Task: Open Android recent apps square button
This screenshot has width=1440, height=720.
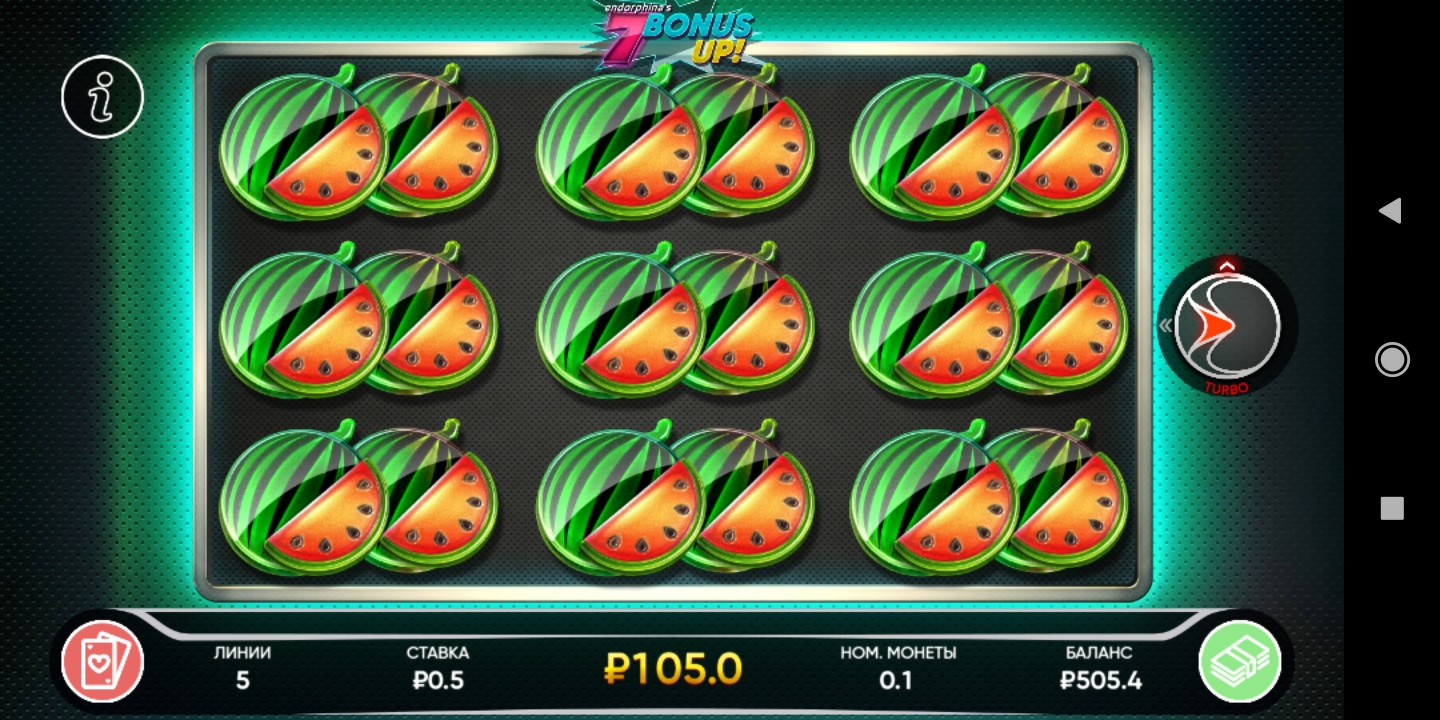Action: (1392, 508)
